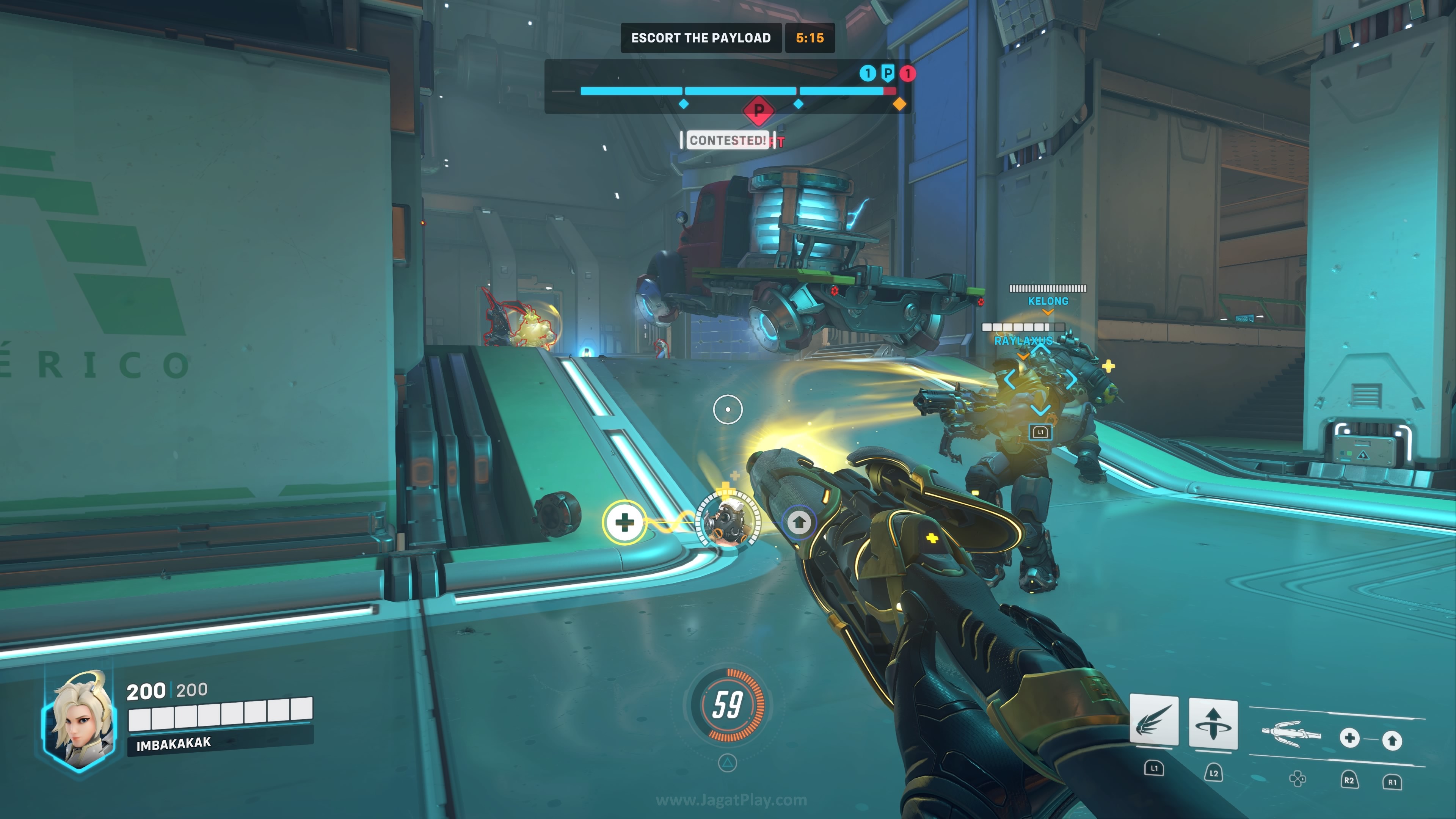Select the RAYLAXUS ally nameplate
This screenshot has width=1456, height=819.
click(1023, 341)
